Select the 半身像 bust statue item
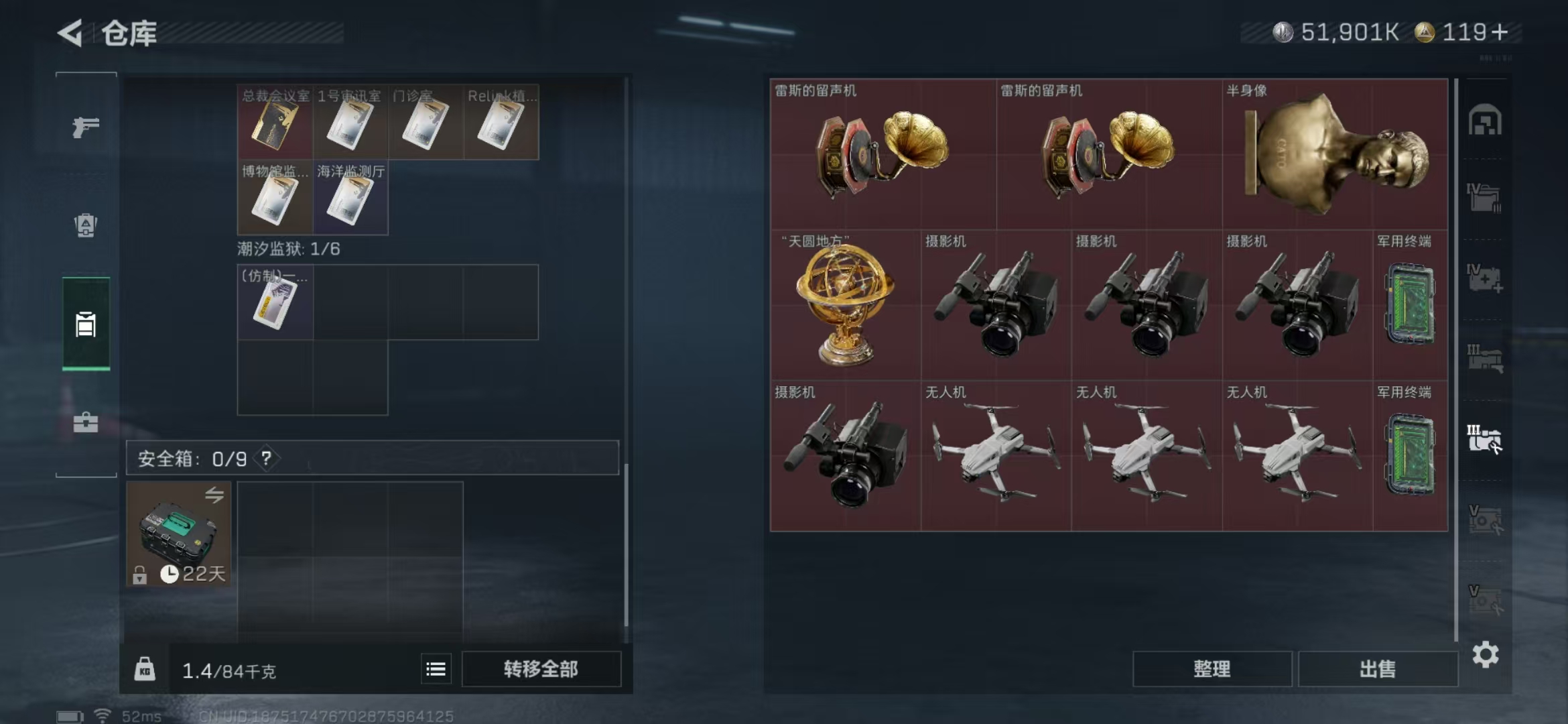The image size is (1568, 724). 1335,154
